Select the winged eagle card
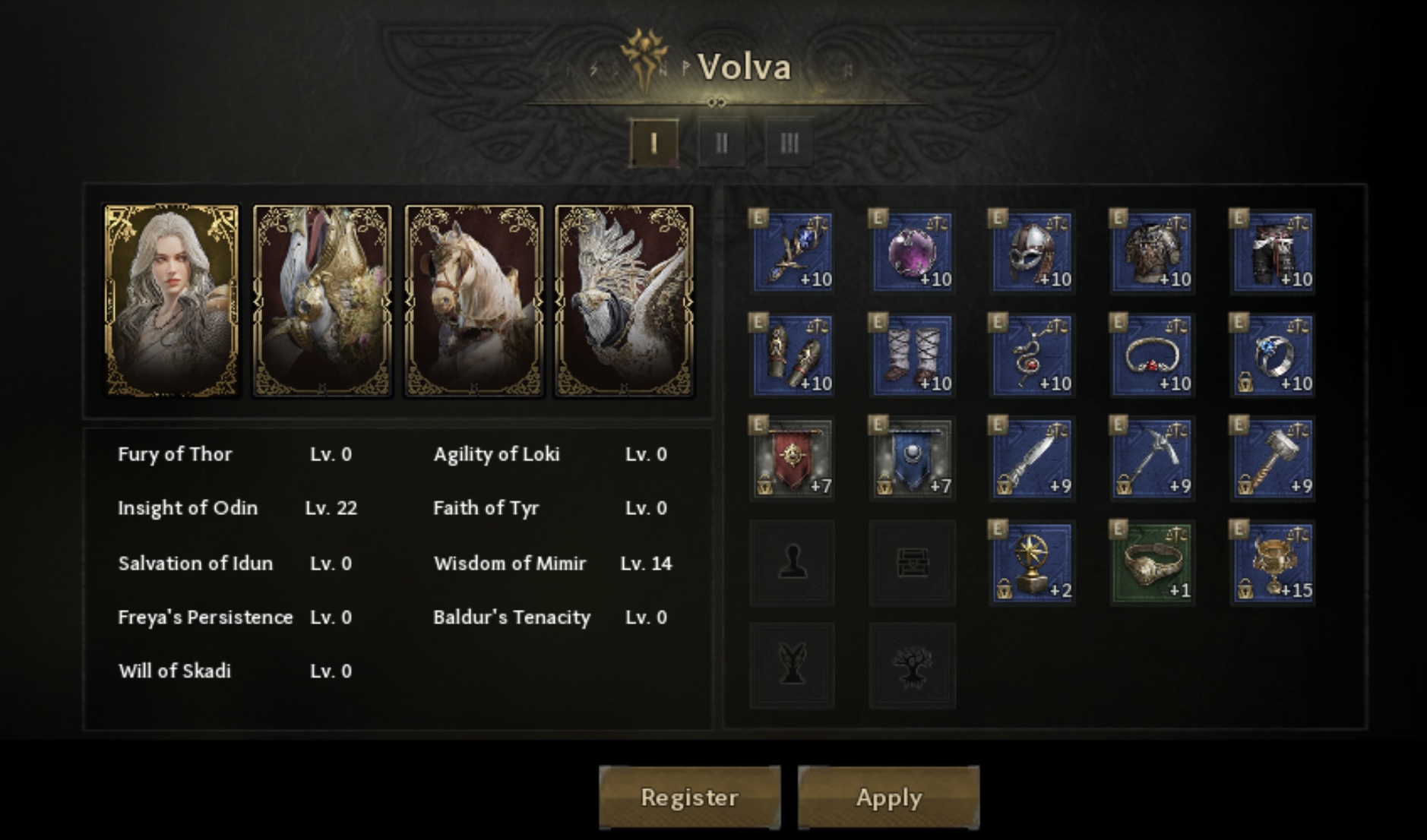Screen dimensions: 1427x840 point(624,301)
